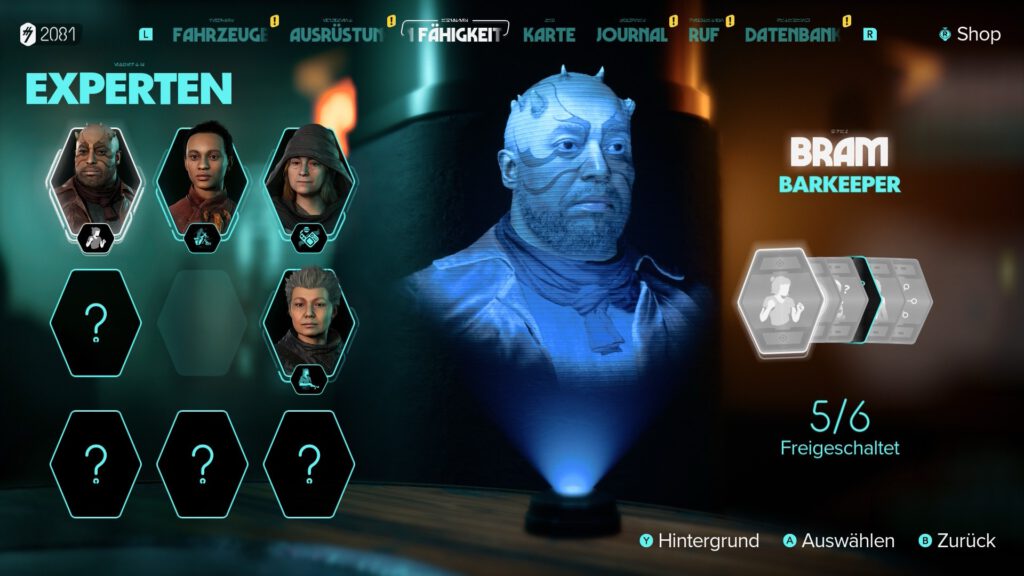Switch to the Journal tab
Screen dimensions: 1024x576
631,35
